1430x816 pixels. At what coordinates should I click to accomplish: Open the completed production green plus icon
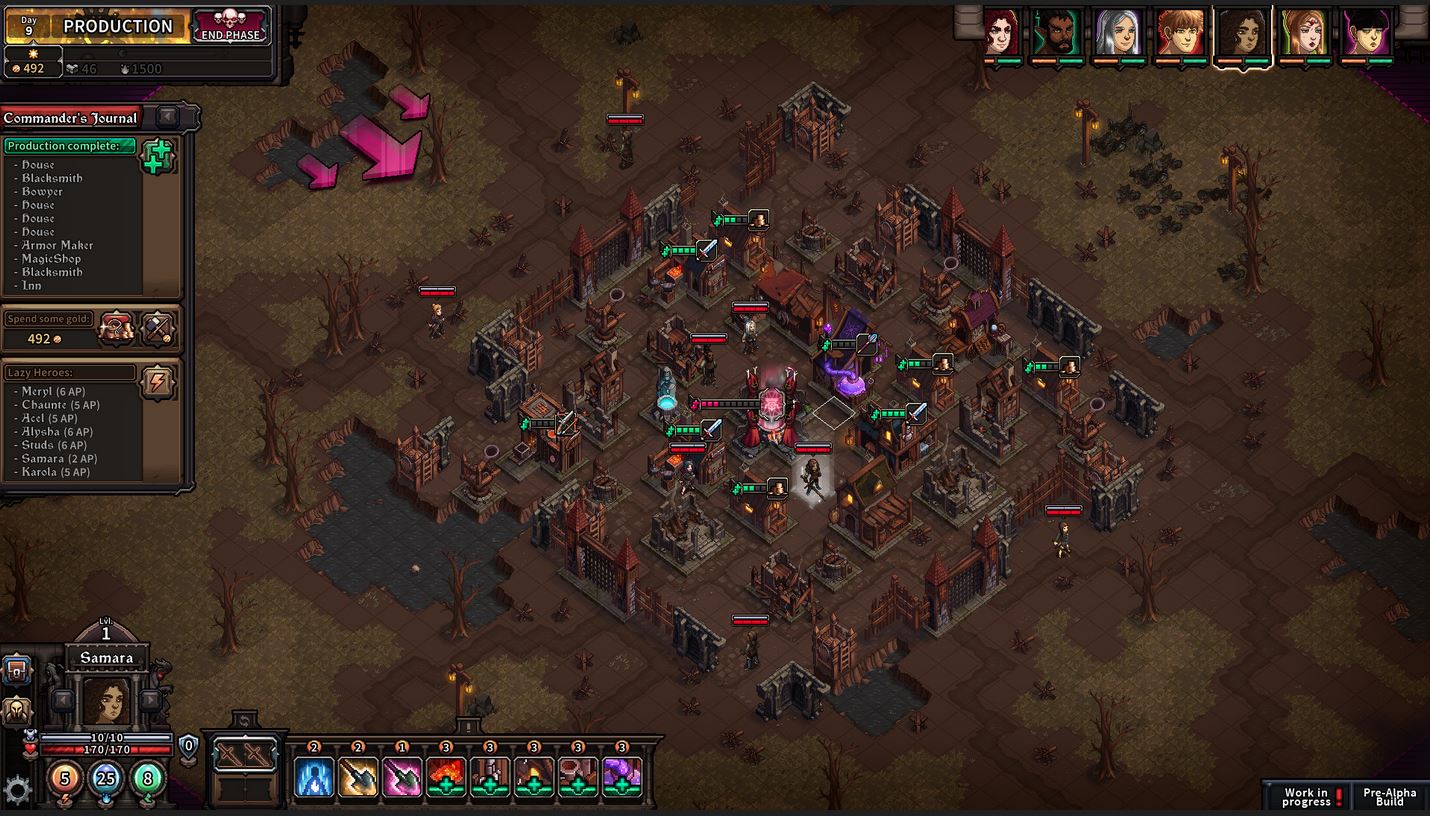(x=158, y=157)
